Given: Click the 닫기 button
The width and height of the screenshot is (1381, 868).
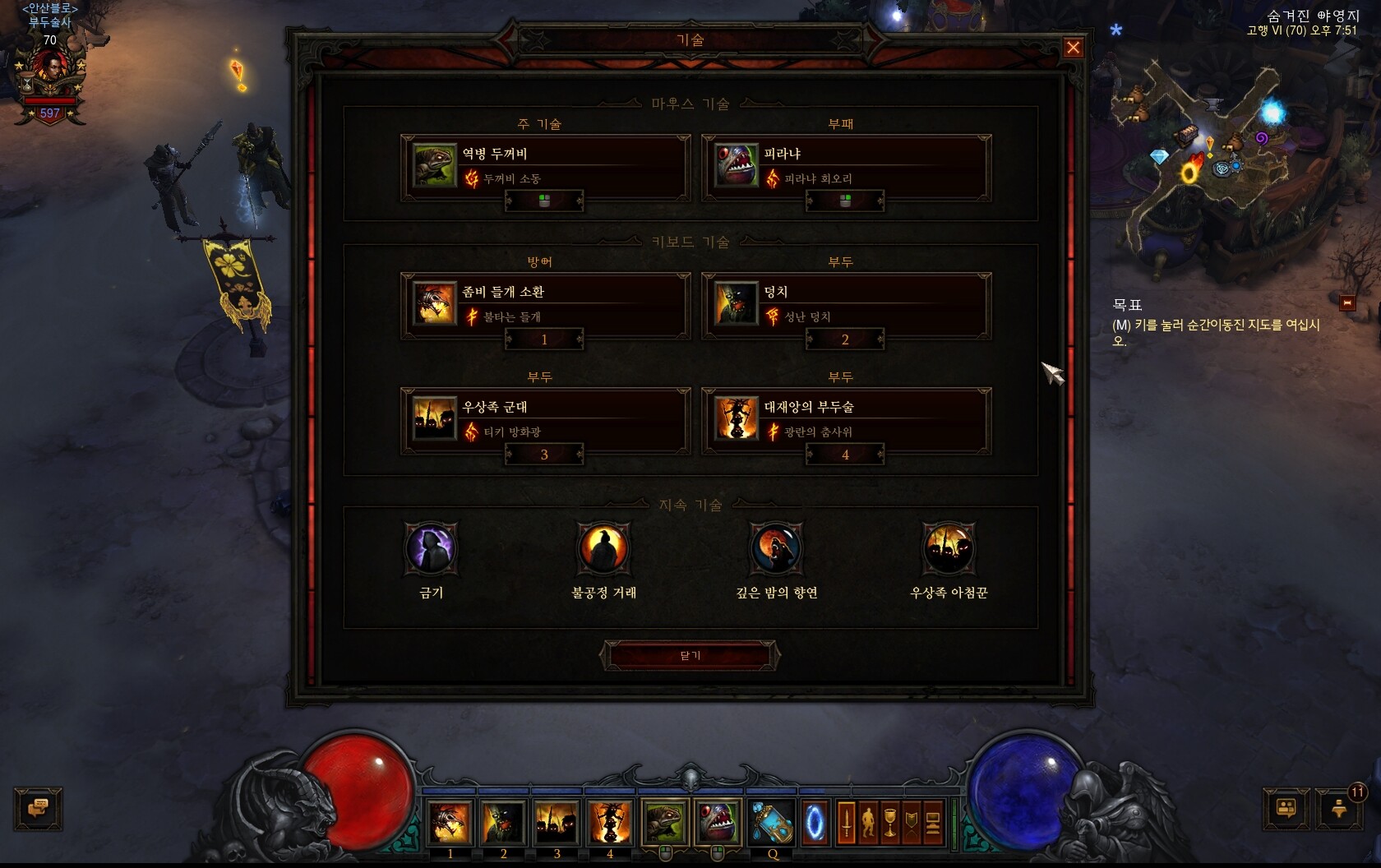Looking at the screenshot, I should (690, 655).
